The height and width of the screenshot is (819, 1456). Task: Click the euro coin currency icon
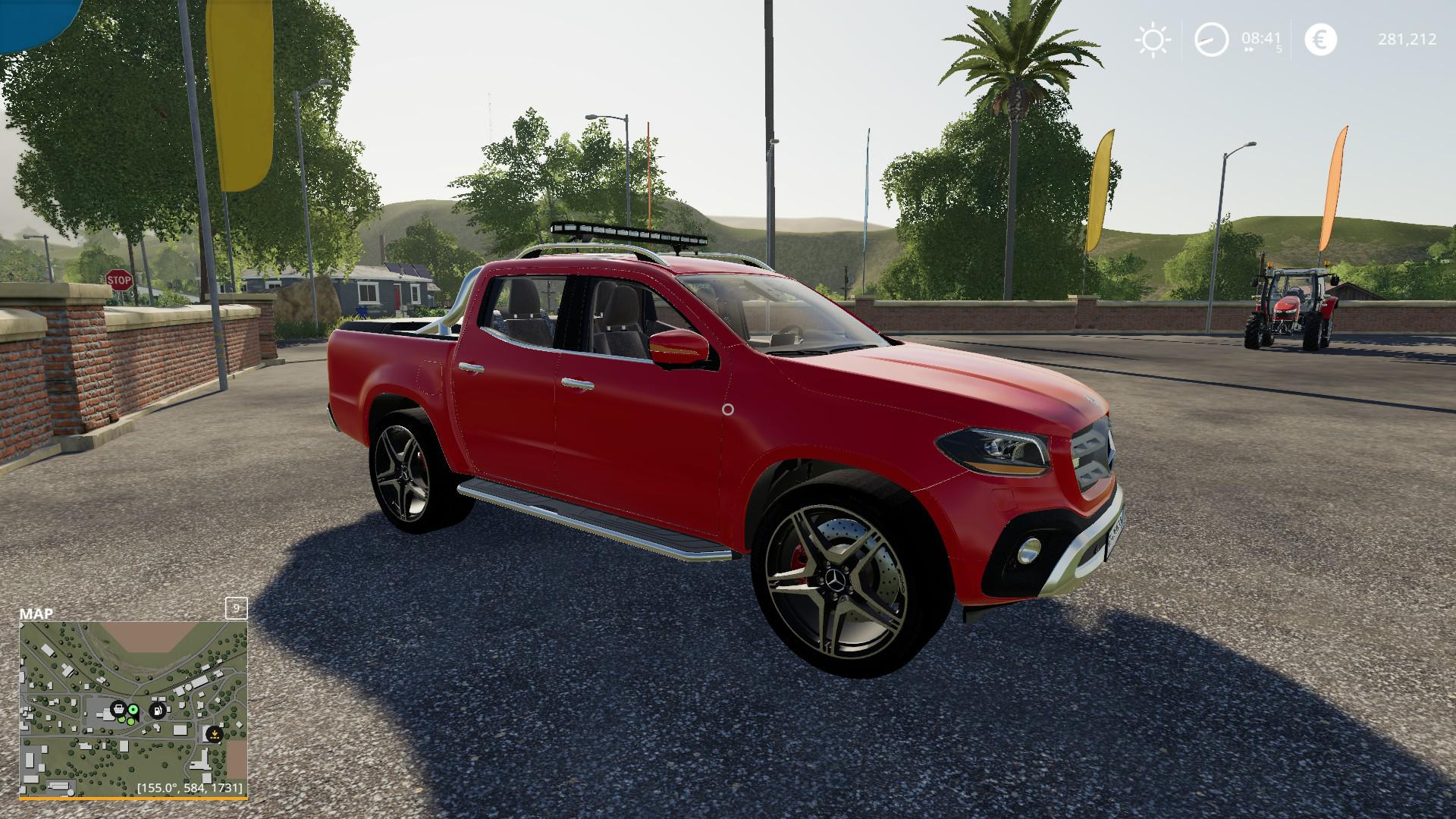[1320, 38]
